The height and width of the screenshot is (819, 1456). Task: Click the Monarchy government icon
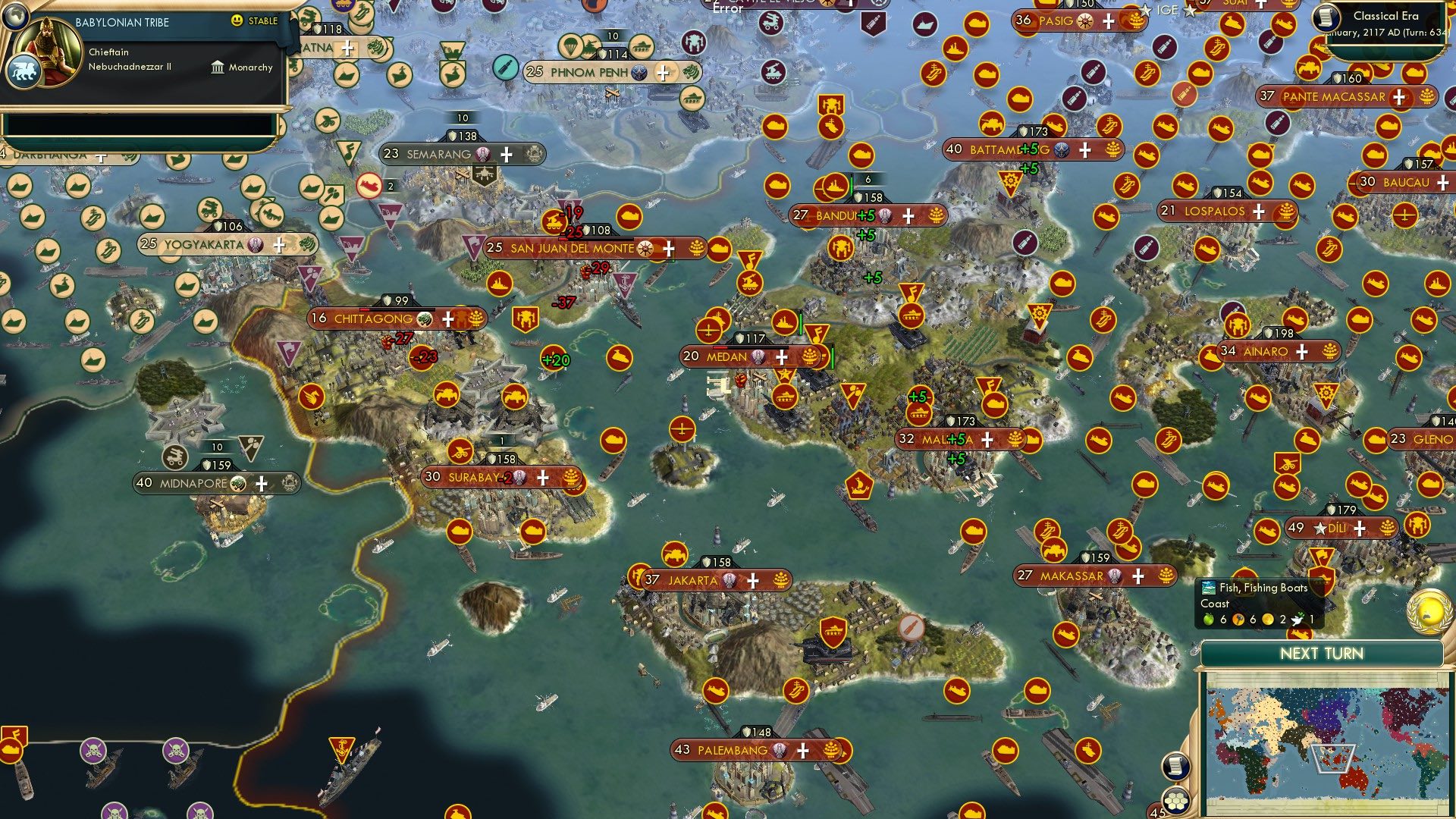[218, 67]
